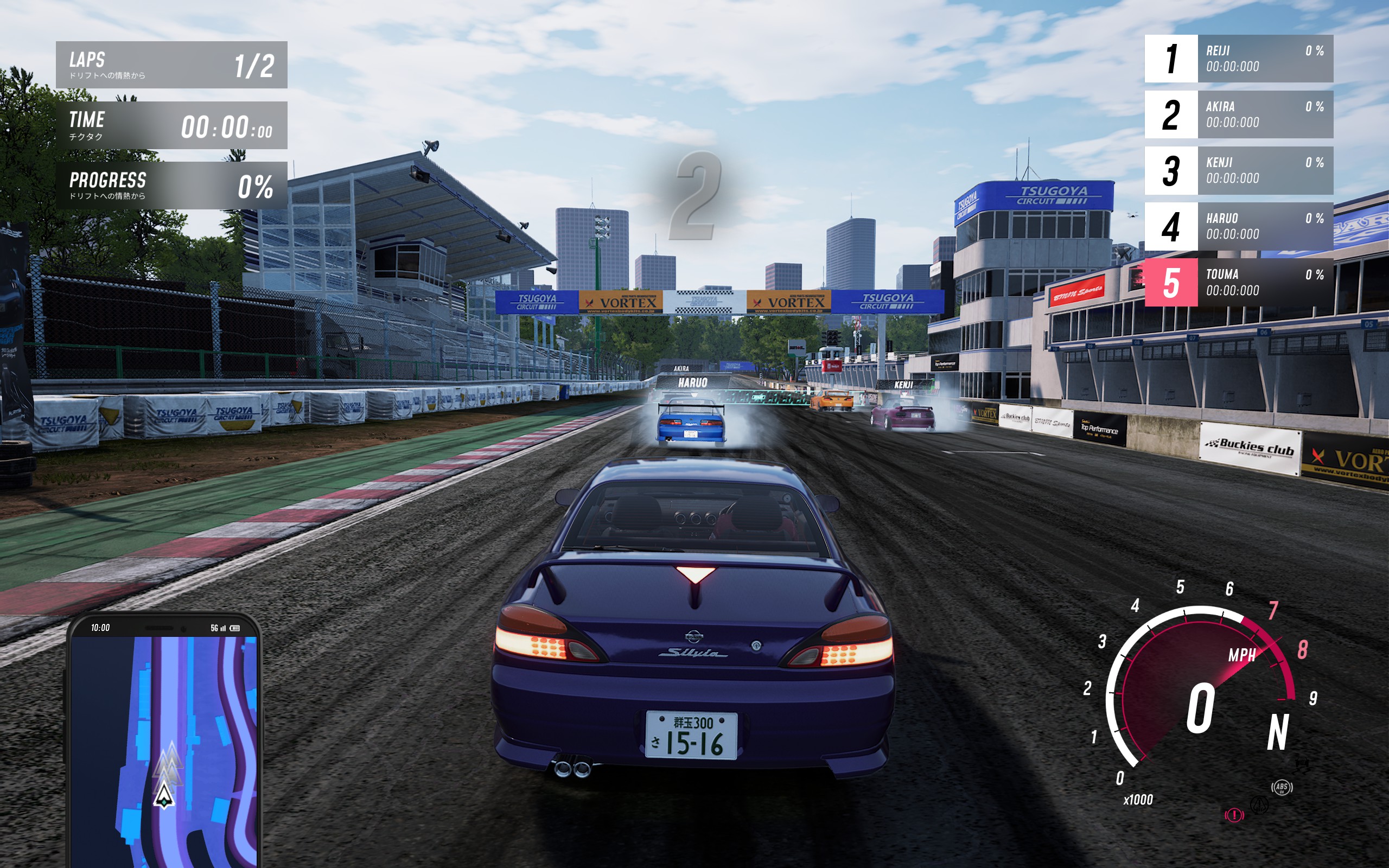Click the red brake warning icon
The height and width of the screenshot is (868, 1389).
pyautogui.click(x=1234, y=815)
